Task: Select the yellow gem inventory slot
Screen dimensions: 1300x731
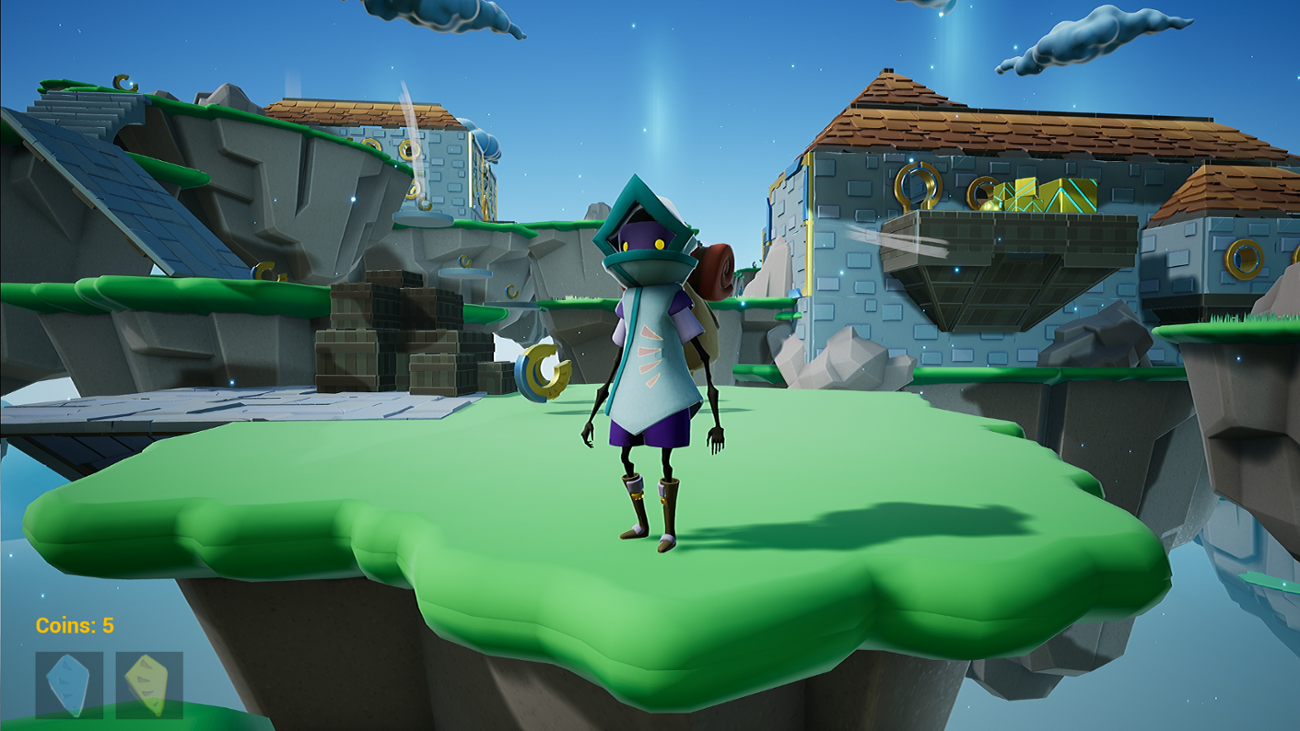Action: [x=148, y=686]
